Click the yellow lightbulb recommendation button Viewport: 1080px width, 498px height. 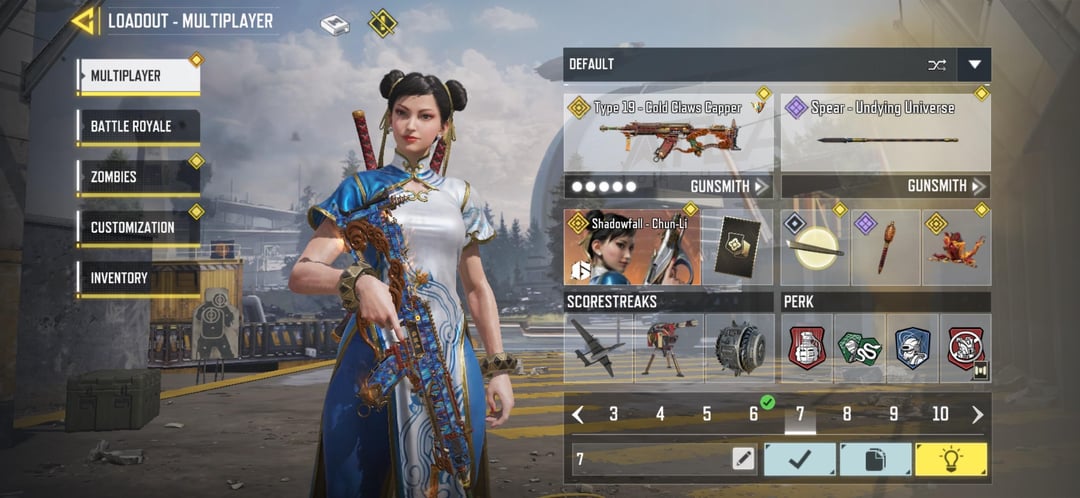pyautogui.click(x=950, y=459)
